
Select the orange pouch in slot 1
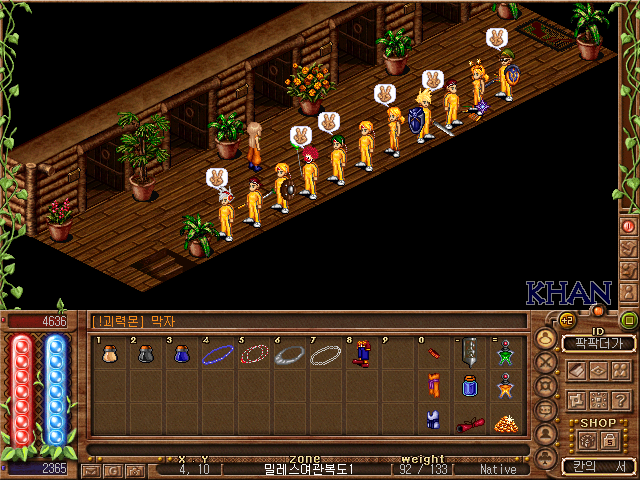coord(110,354)
